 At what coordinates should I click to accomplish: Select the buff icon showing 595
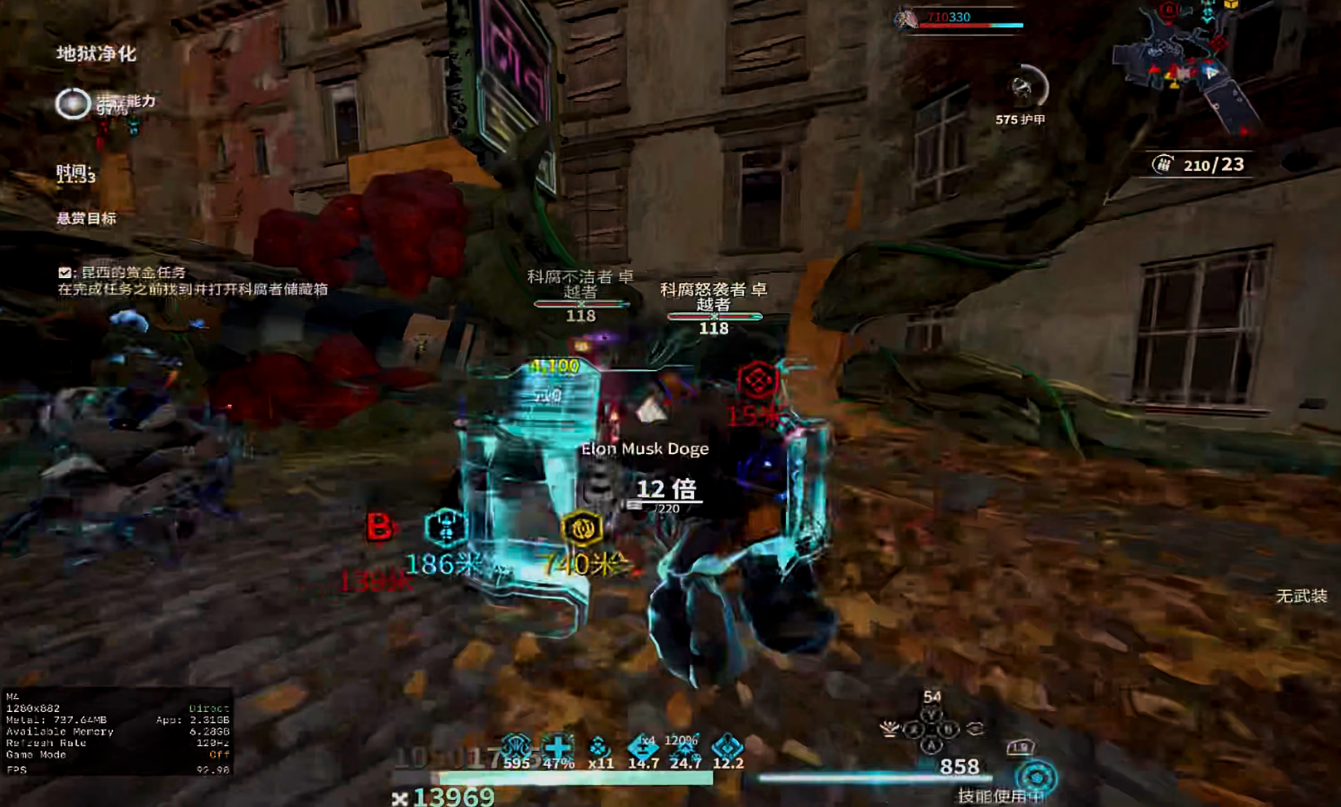pos(516,746)
